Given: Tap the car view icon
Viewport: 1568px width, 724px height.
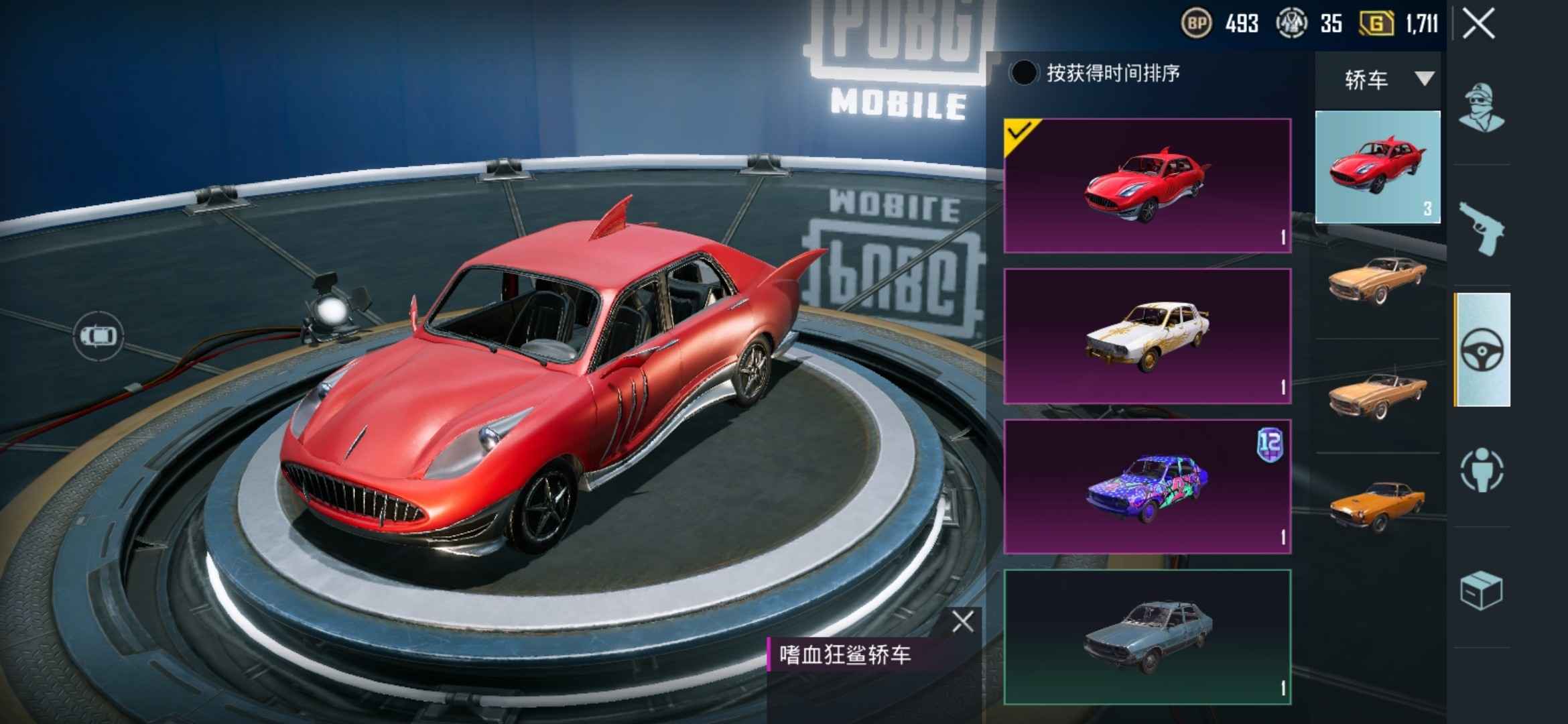Looking at the screenshot, I should coord(99,335).
